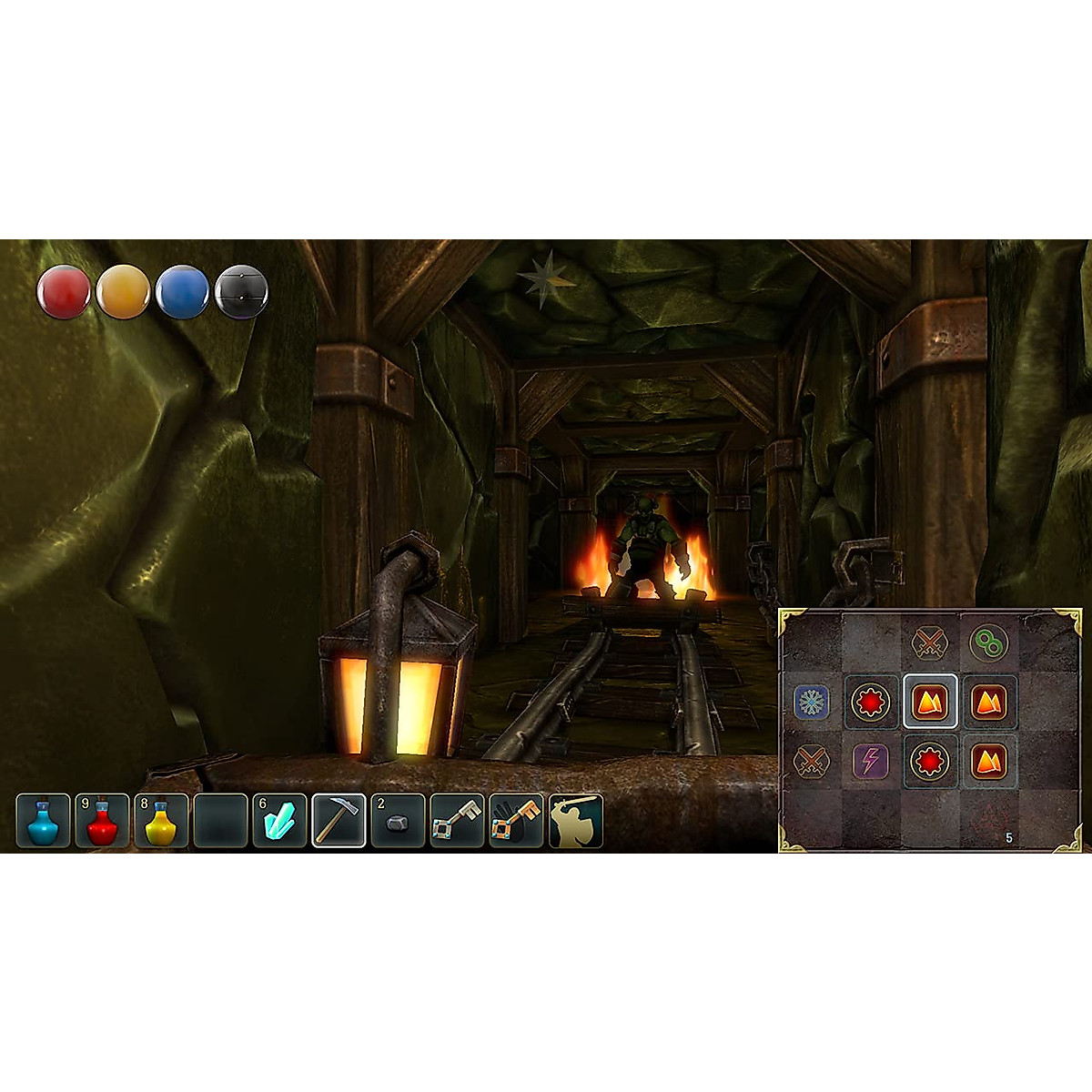Activate the purple lightning bolt rune
Image resolution: width=1092 pixels, height=1092 pixels.
[x=870, y=761]
